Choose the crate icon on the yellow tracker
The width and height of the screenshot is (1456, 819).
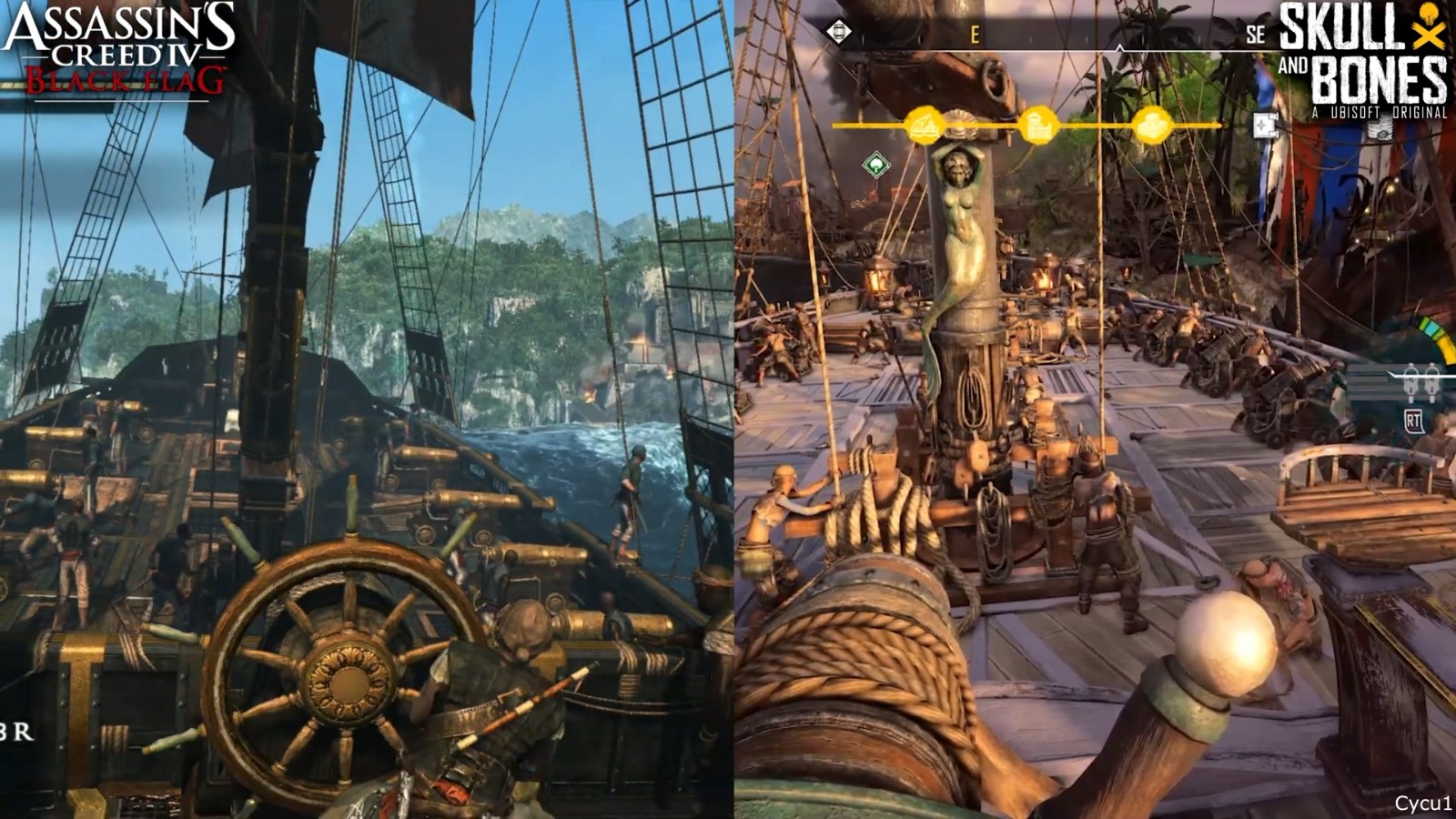pyautogui.click(x=1152, y=125)
